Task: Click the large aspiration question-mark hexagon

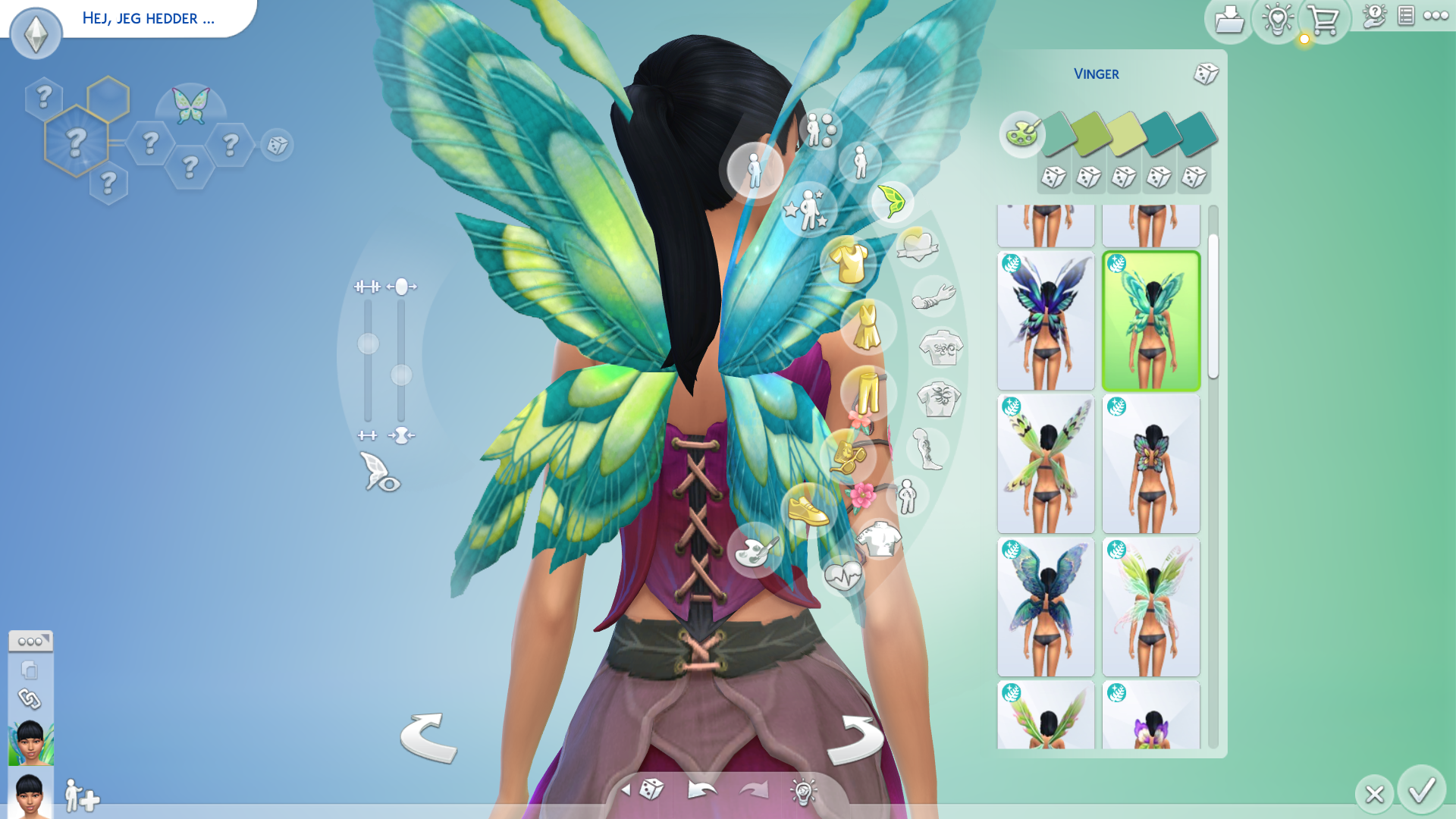Action: [x=76, y=142]
